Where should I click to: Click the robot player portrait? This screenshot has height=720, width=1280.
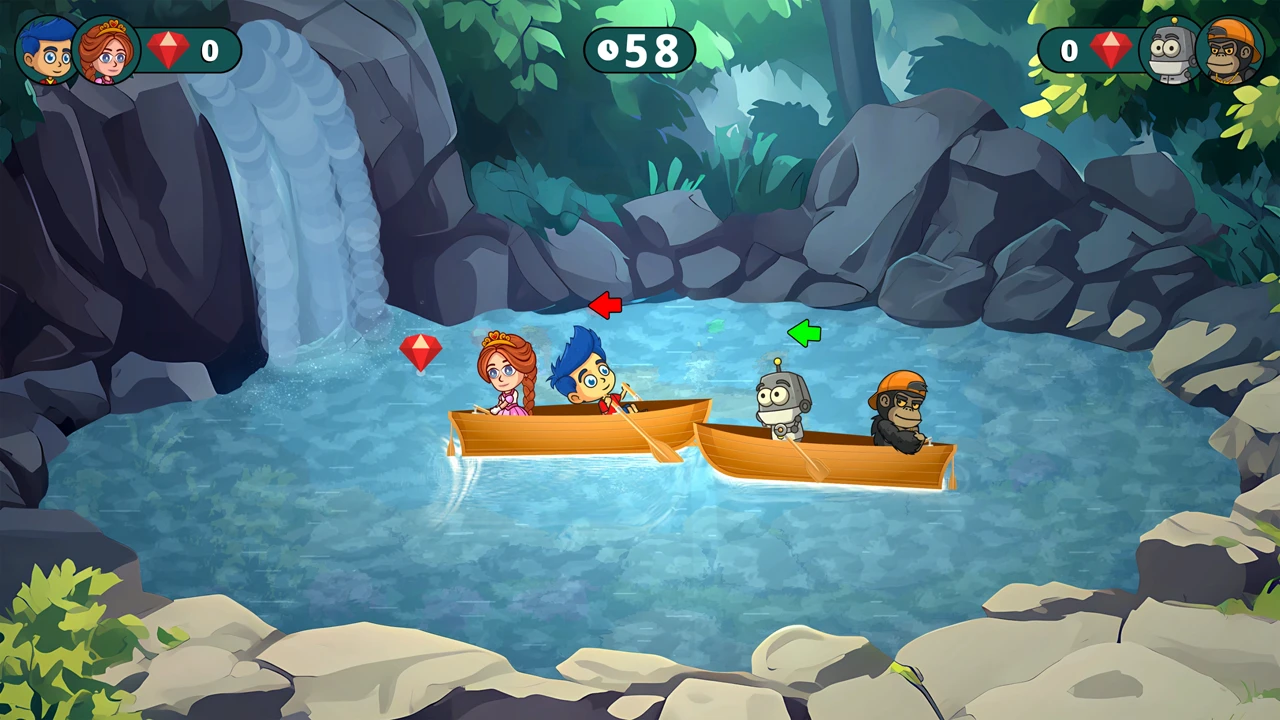tap(1170, 50)
